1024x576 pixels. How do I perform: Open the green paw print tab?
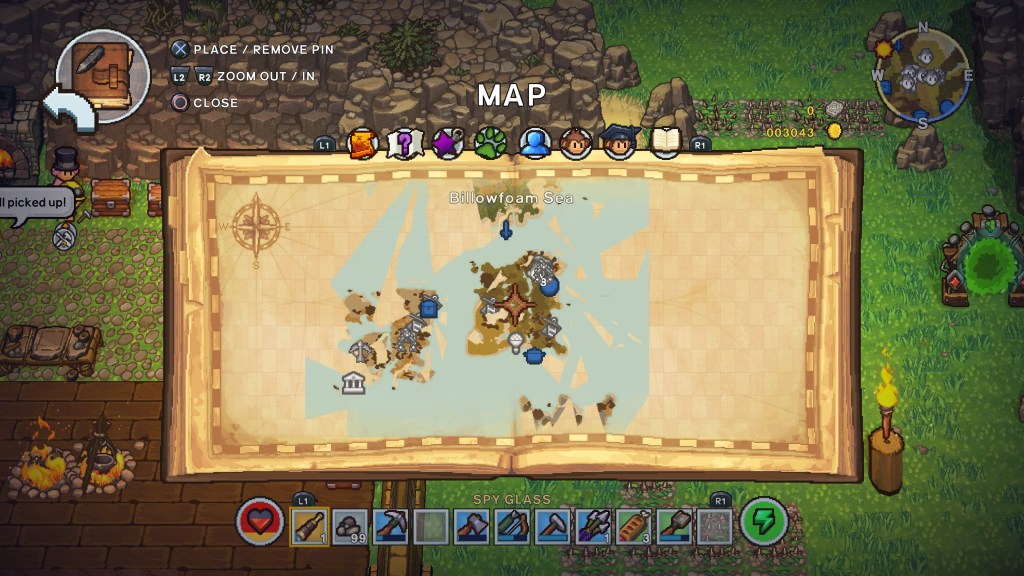(x=490, y=144)
